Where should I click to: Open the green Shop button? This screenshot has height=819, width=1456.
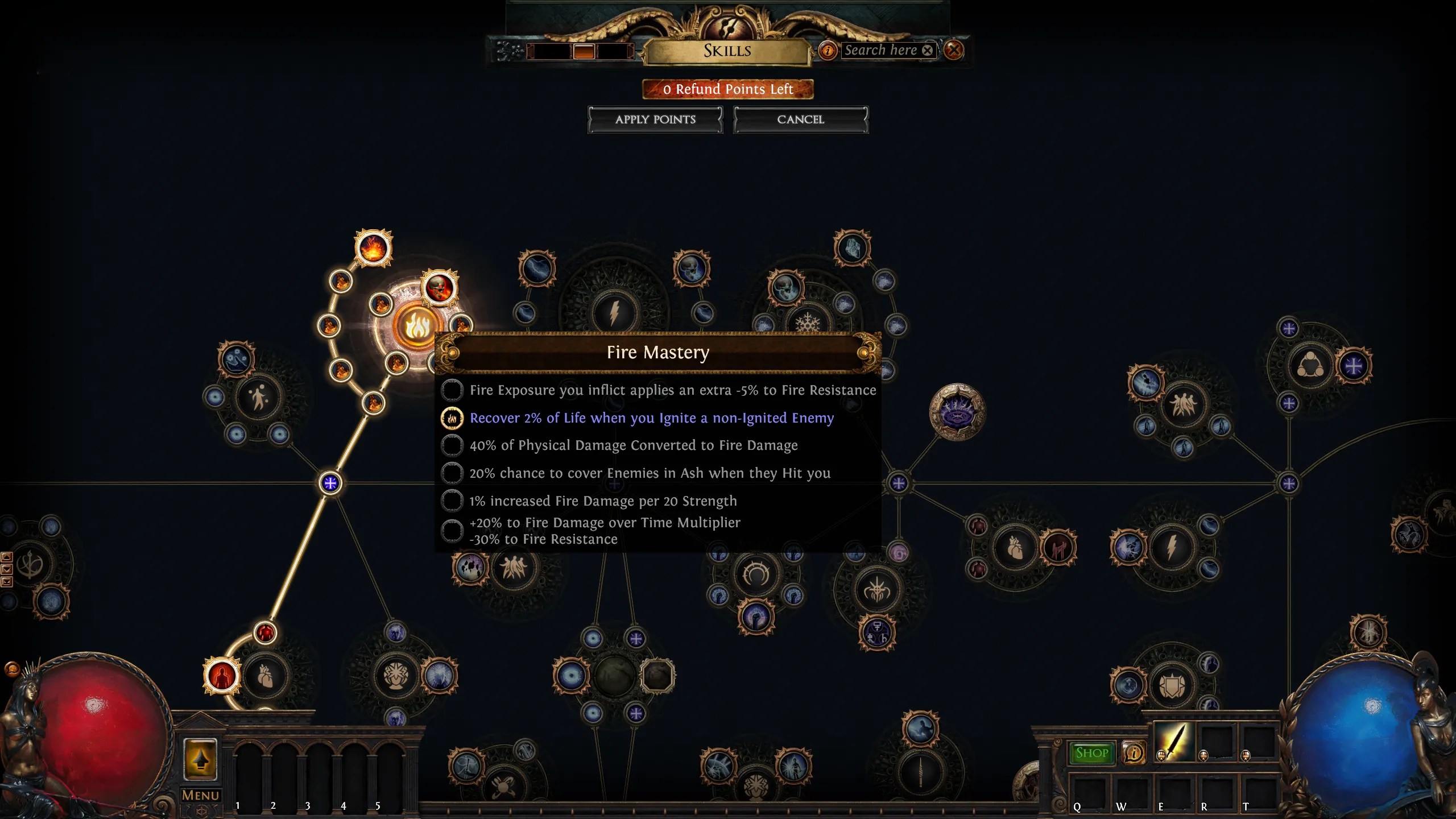click(1092, 753)
